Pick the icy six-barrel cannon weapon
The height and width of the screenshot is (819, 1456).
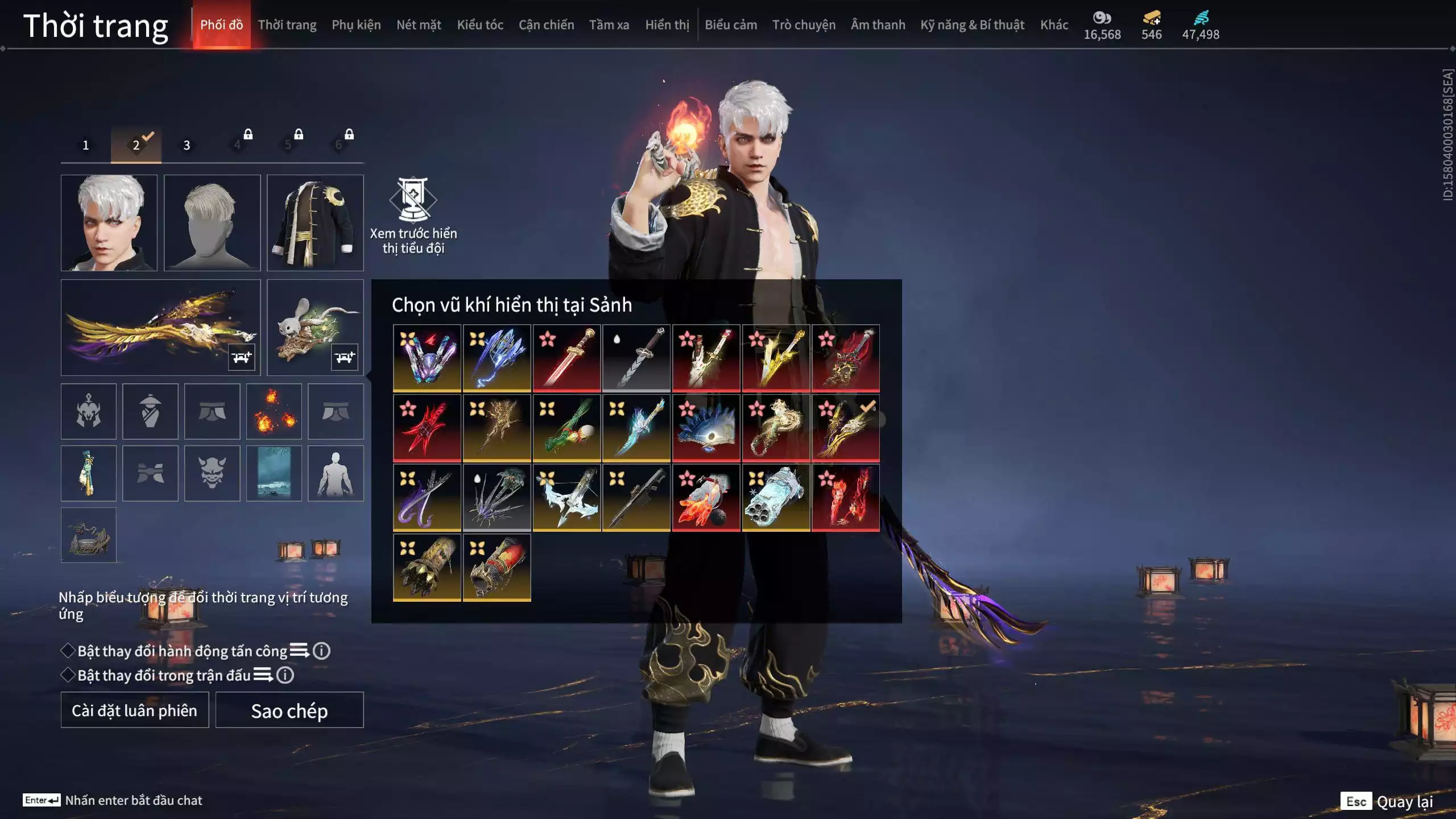tap(776, 498)
